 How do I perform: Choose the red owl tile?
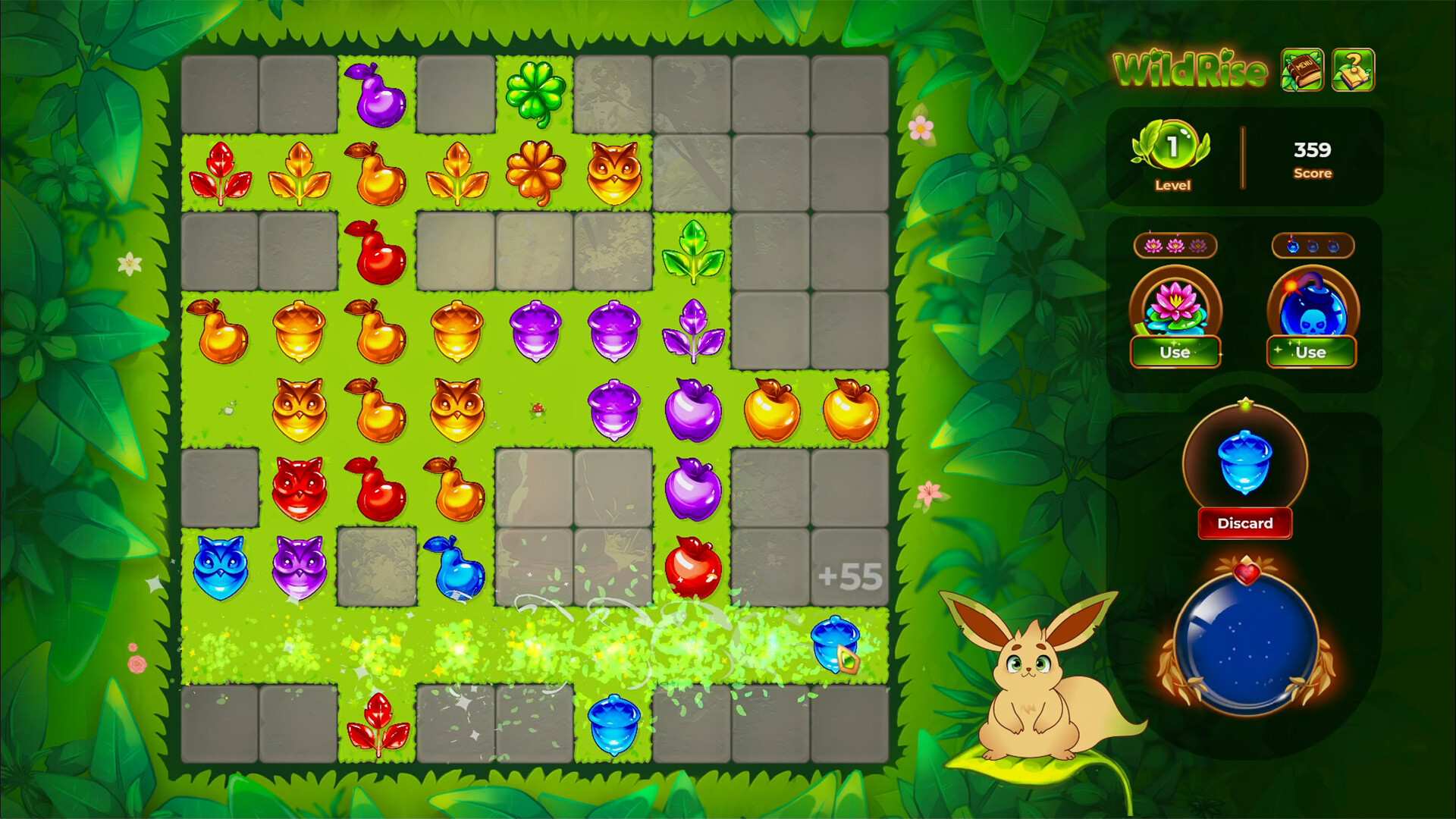click(x=299, y=488)
